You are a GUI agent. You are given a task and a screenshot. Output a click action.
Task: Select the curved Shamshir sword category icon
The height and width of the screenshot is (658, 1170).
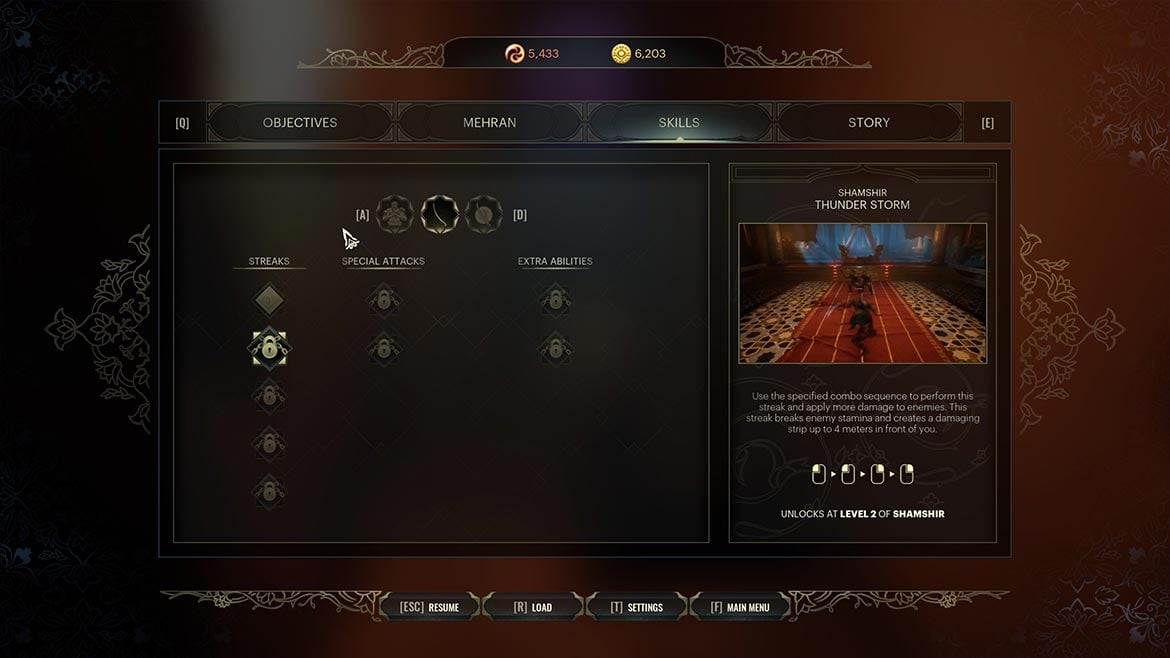click(439, 213)
